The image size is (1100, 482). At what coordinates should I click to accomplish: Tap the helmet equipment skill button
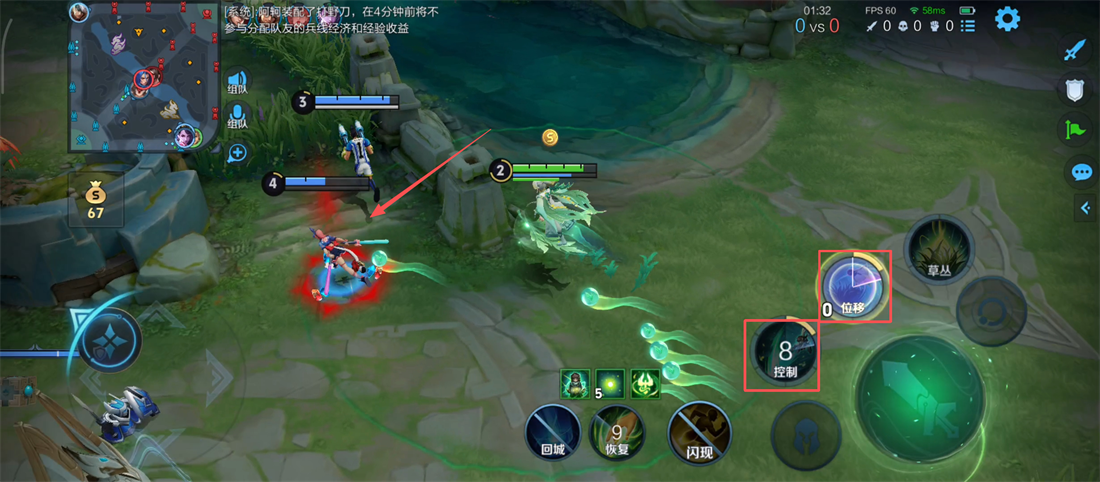point(806,436)
